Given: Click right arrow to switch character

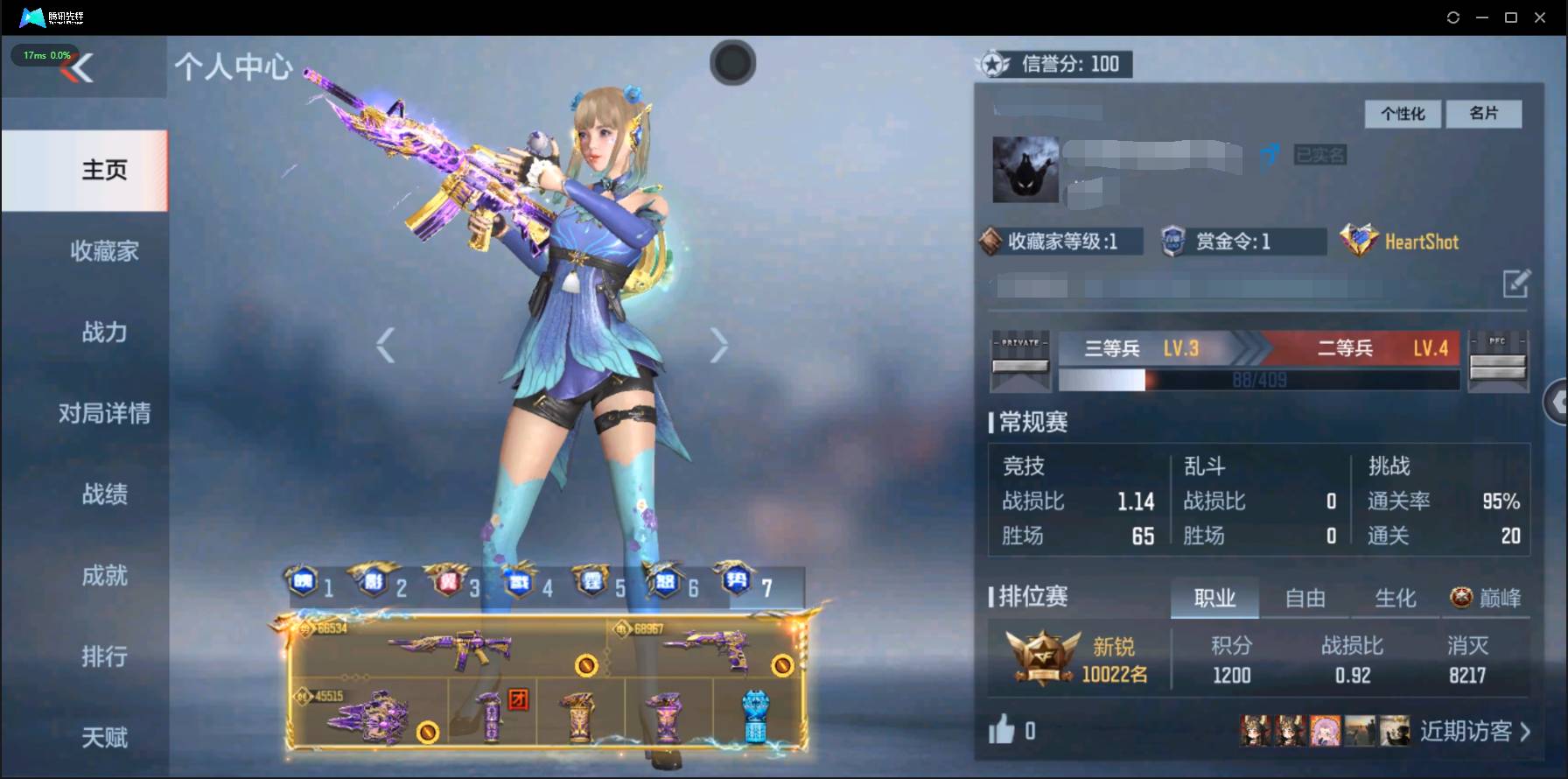Looking at the screenshot, I should click(717, 344).
